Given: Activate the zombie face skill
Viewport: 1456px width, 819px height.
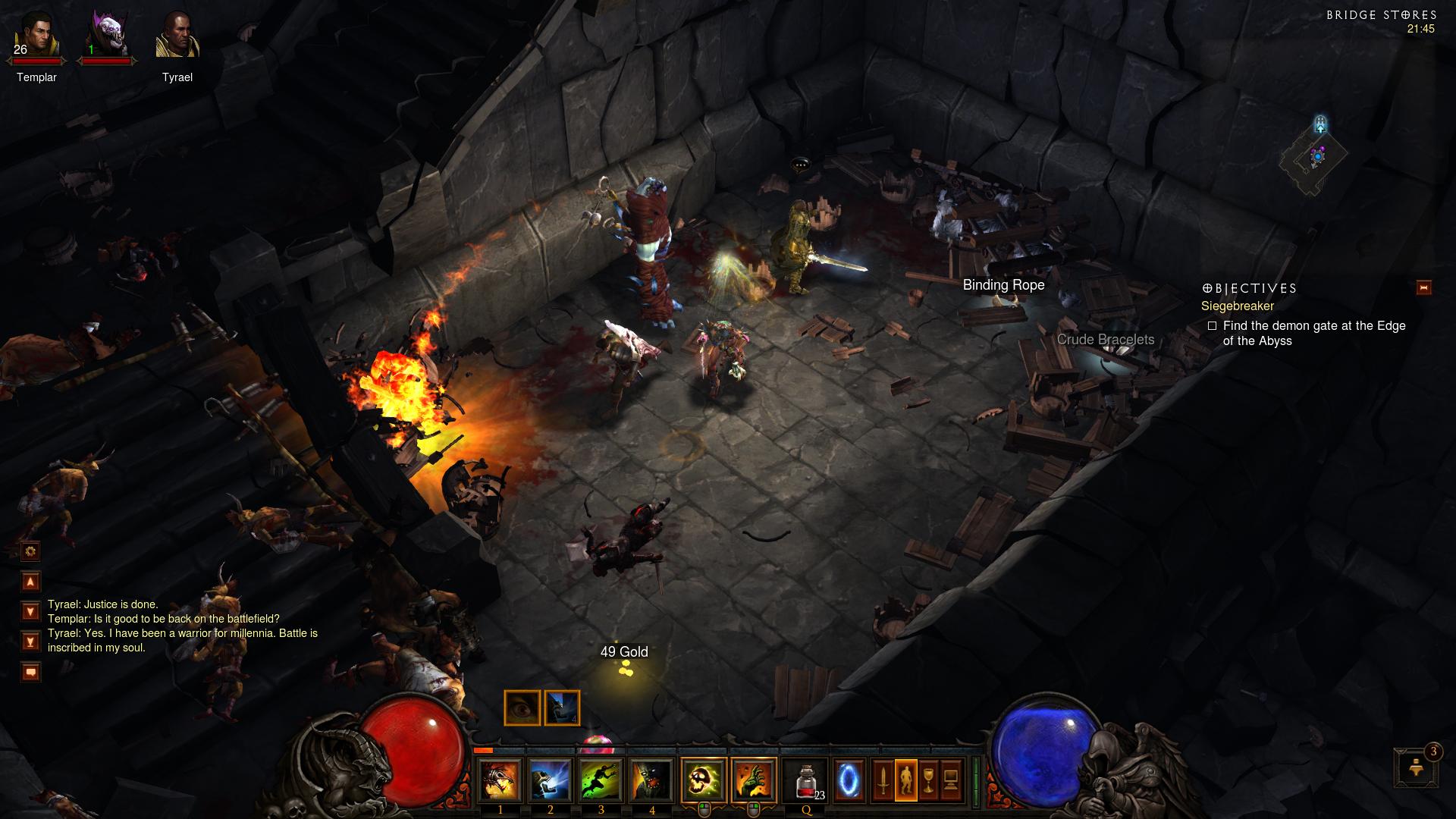Looking at the screenshot, I should point(652,780).
